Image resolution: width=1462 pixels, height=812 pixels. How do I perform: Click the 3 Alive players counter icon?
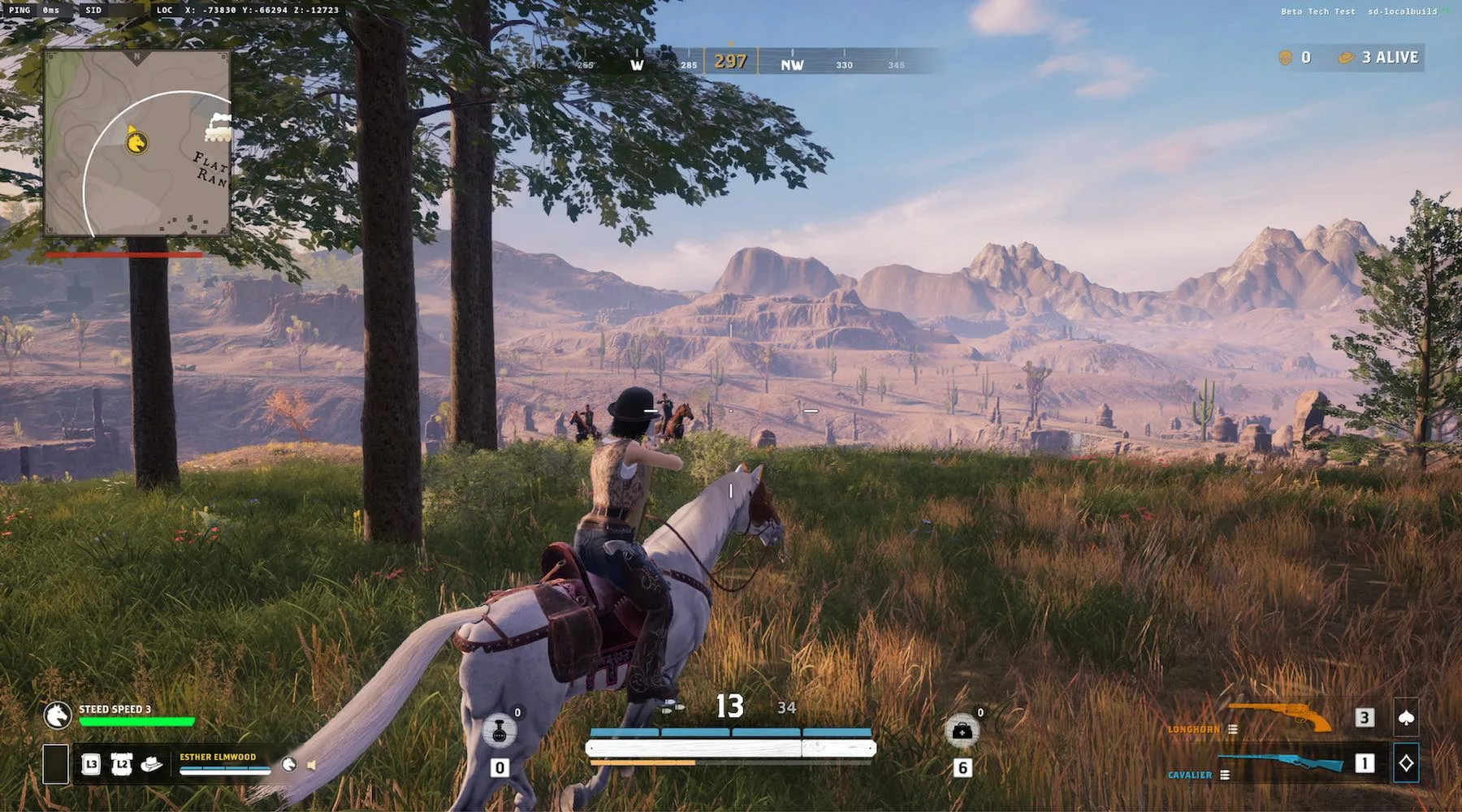1346,58
